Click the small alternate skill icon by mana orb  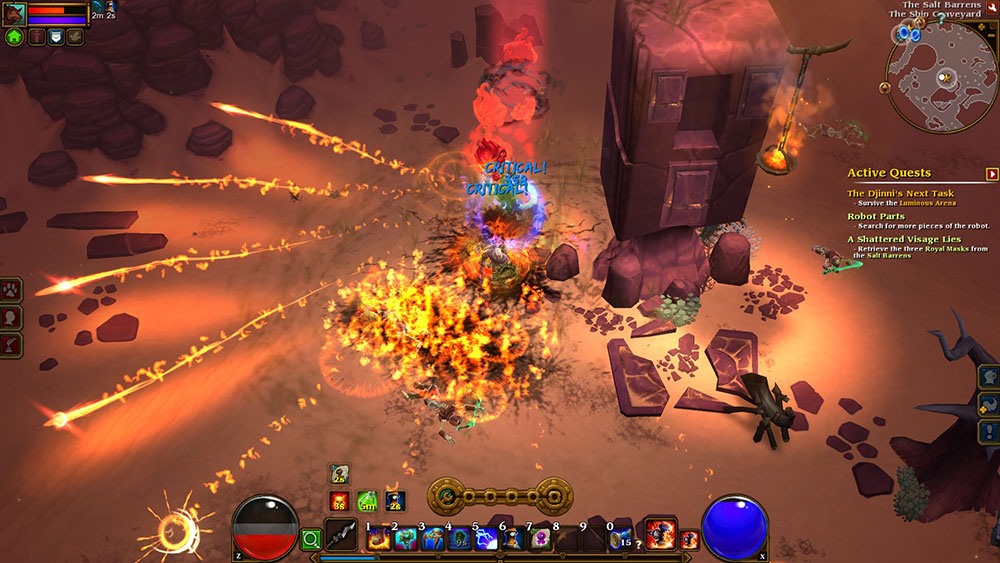click(689, 540)
